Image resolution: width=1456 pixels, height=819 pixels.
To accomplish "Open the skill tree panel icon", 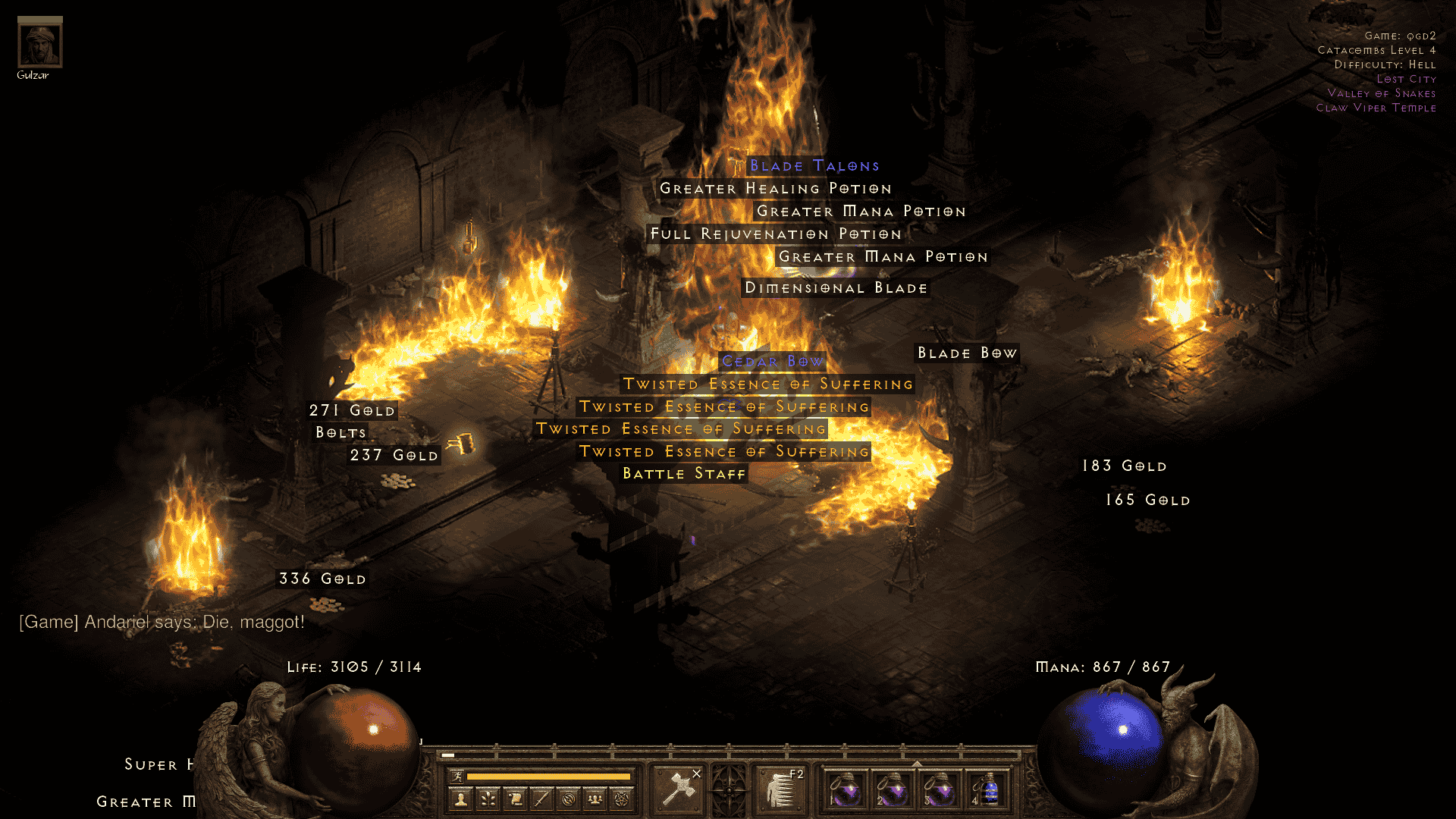I will click(489, 799).
